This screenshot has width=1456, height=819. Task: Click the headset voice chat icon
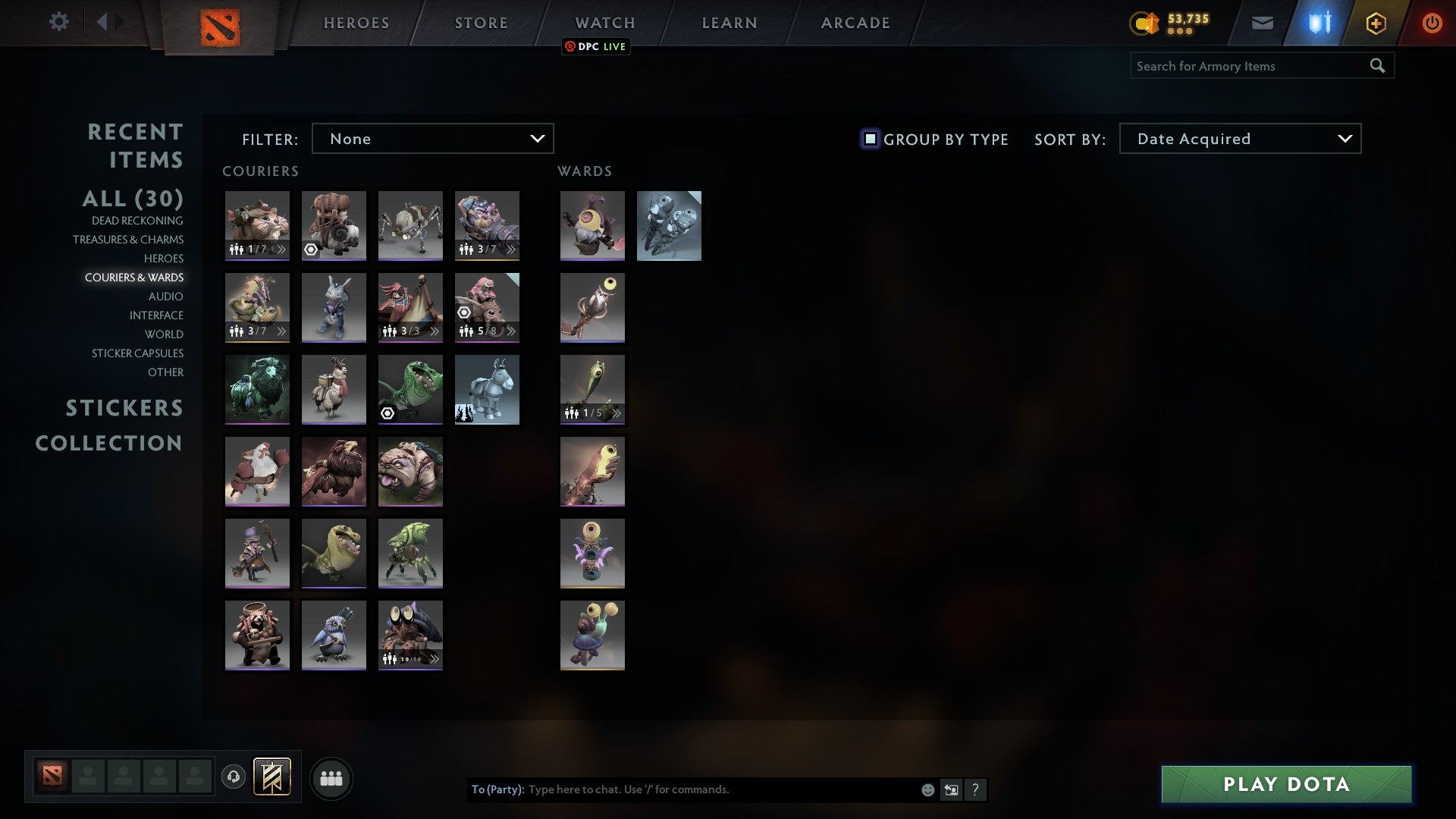click(x=233, y=777)
